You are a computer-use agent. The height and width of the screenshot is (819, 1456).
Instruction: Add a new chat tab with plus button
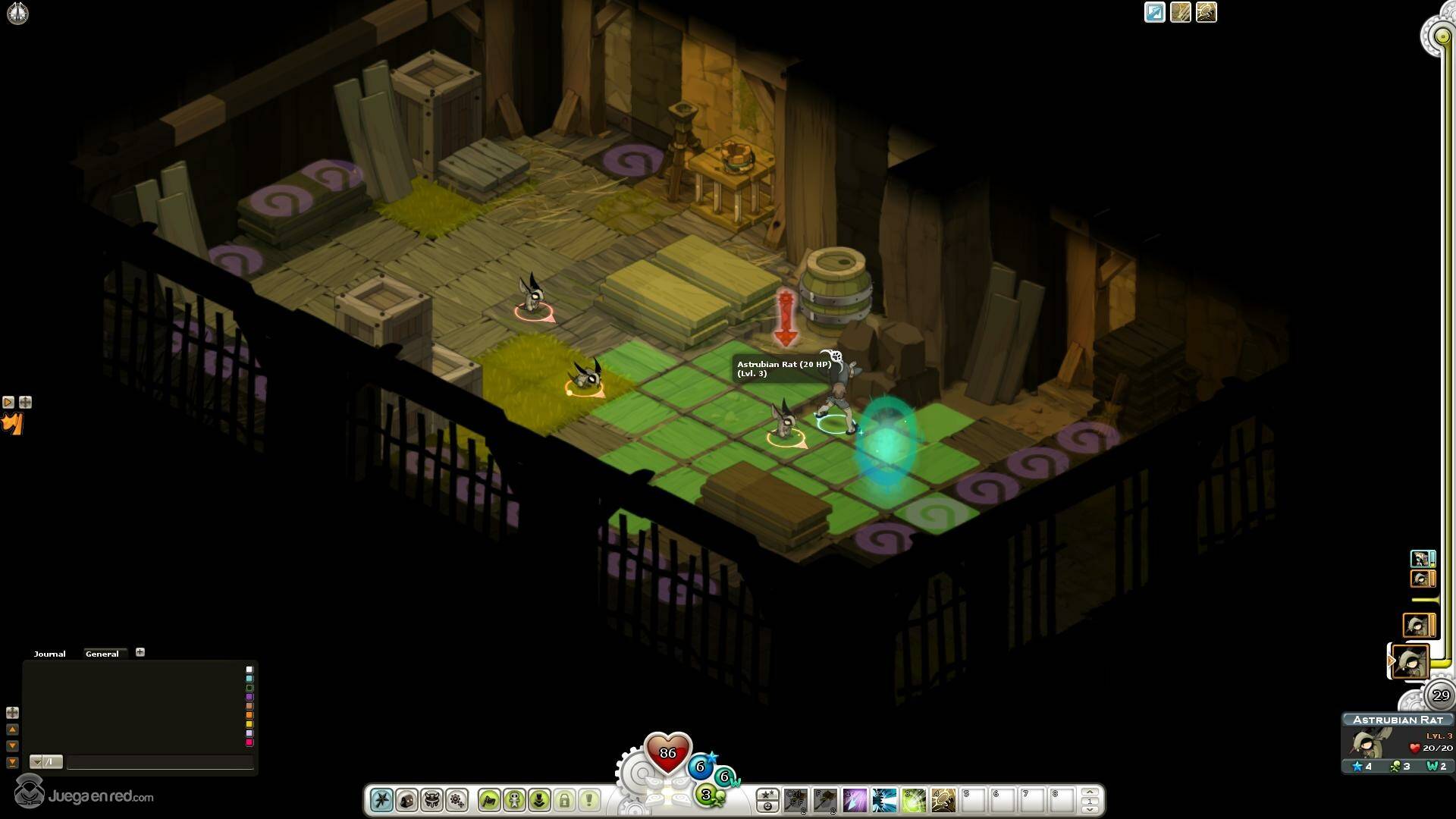(140, 652)
